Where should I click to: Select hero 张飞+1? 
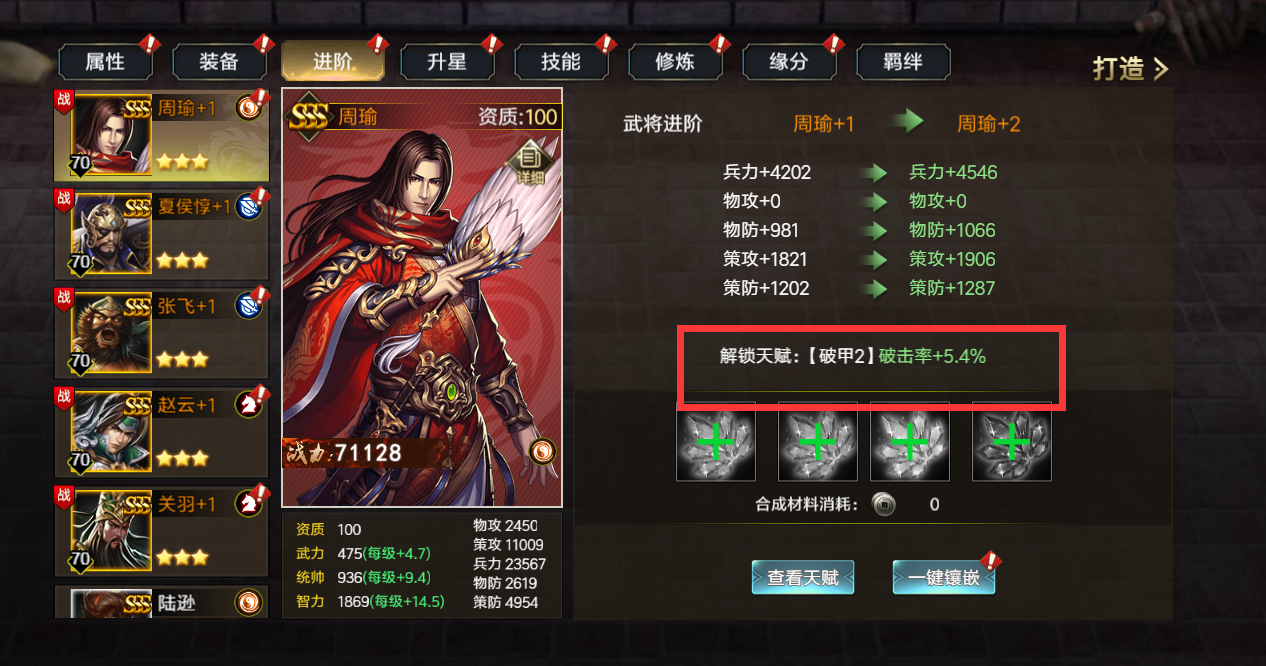160,333
